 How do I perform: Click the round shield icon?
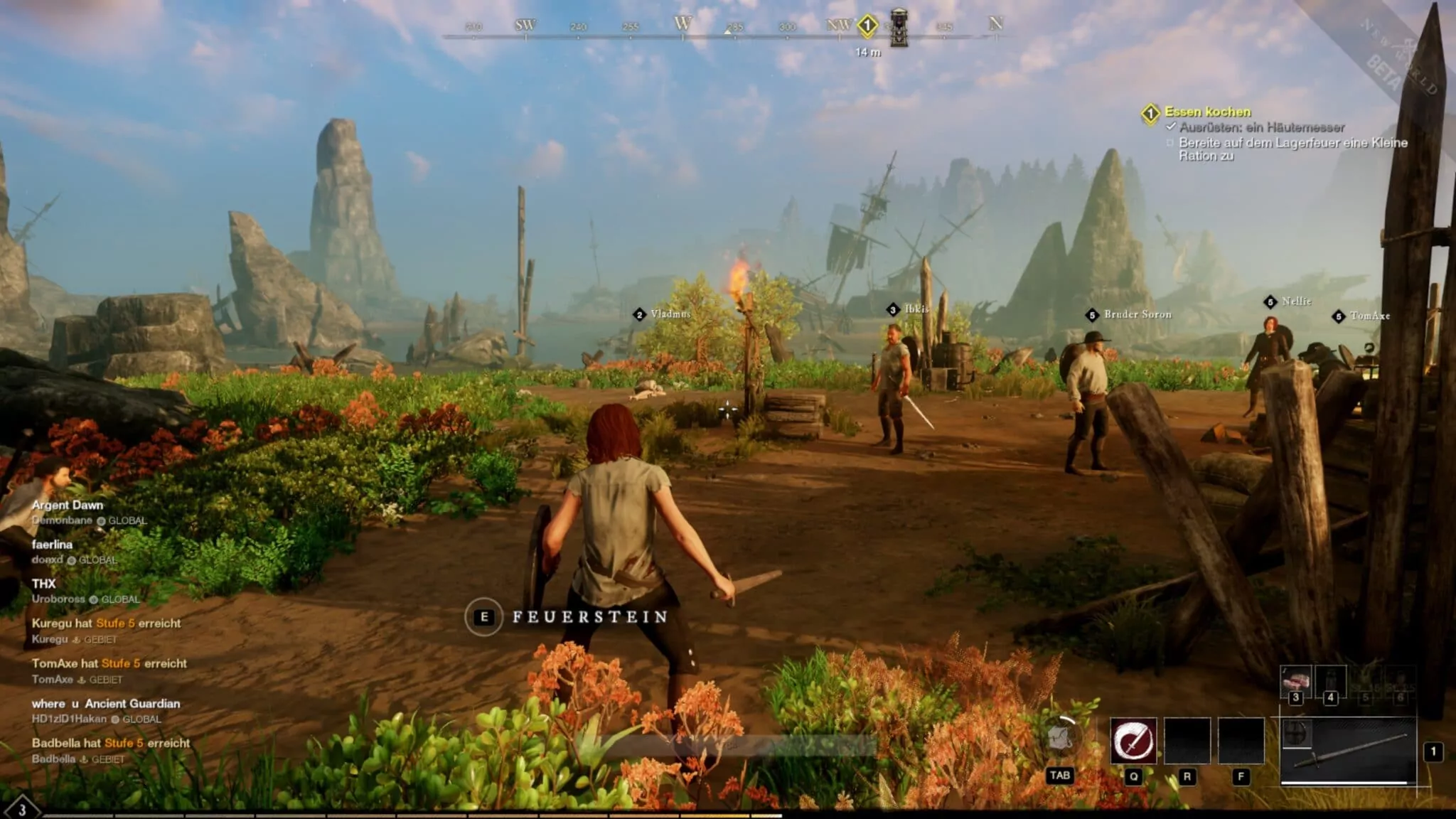click(1295, 733)
